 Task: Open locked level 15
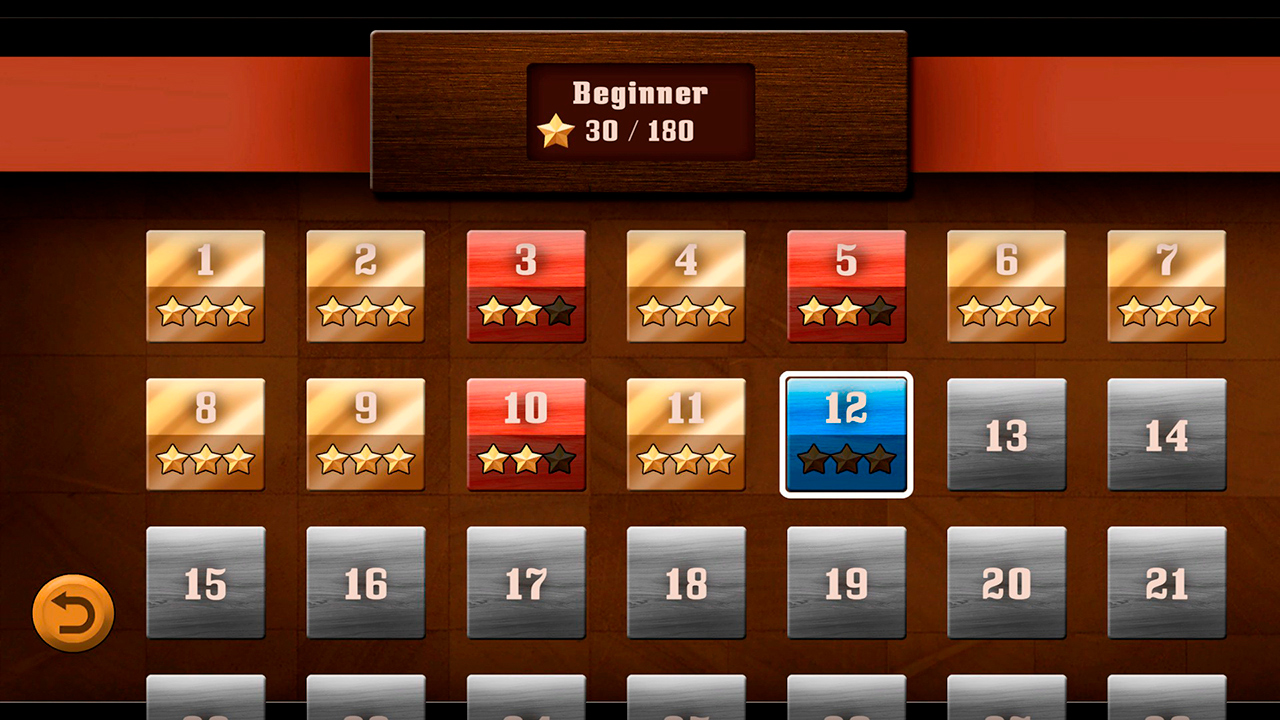pos(205,581)
